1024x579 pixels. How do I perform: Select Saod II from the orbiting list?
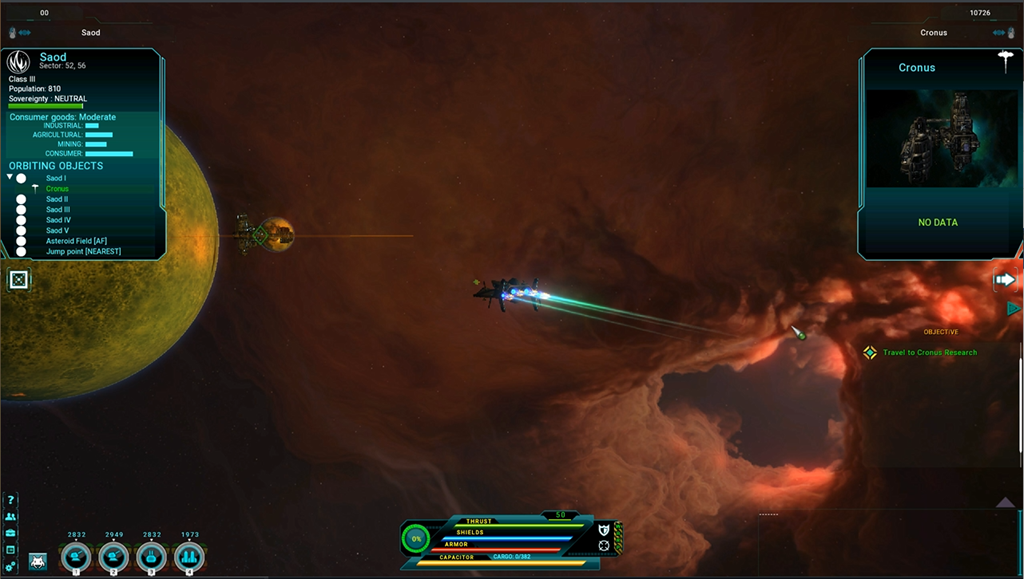point(57,199)
